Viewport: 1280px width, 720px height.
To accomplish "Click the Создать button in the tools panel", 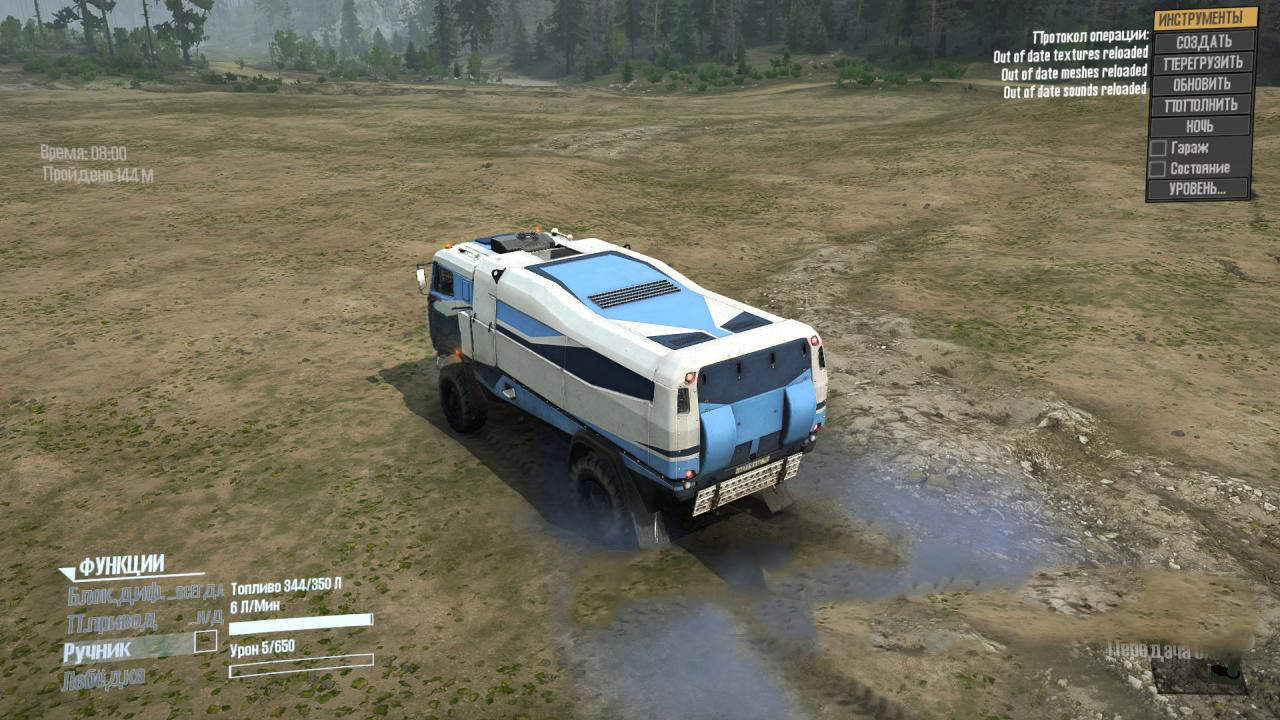I will click(x=1203, y=42).
